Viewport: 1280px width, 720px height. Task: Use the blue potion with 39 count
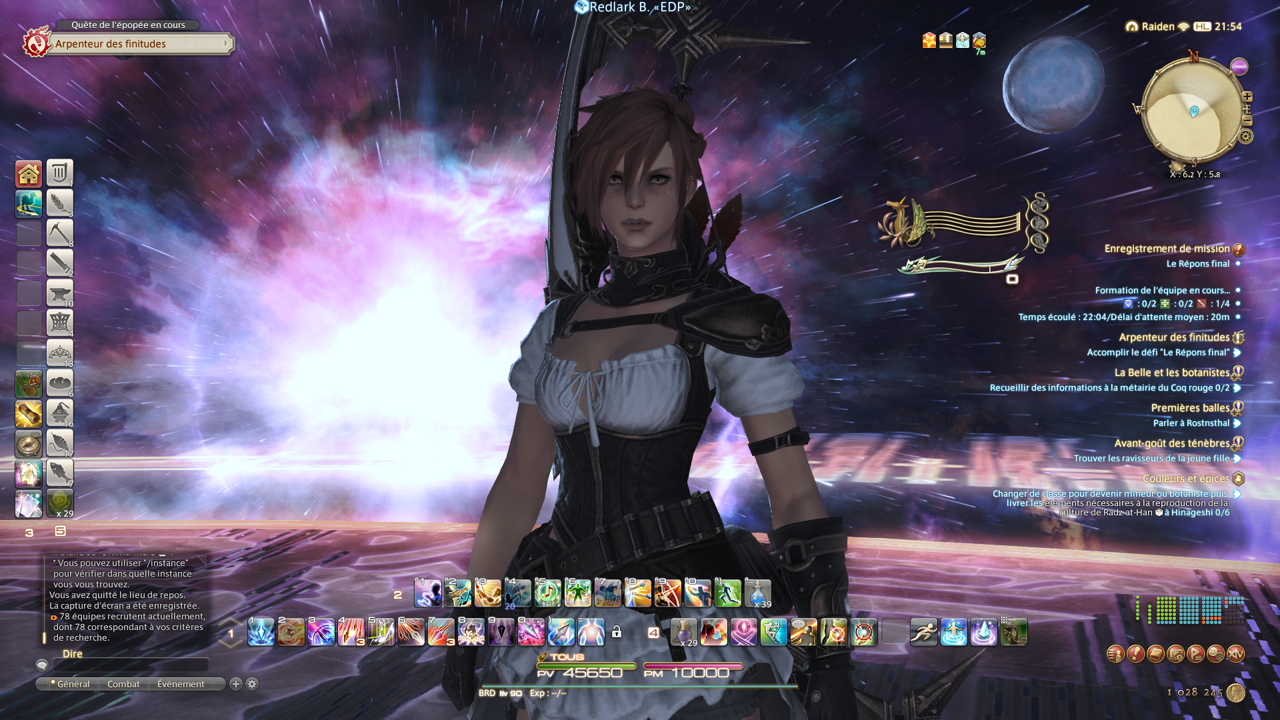pyautogui.click(x=758, y=593)
